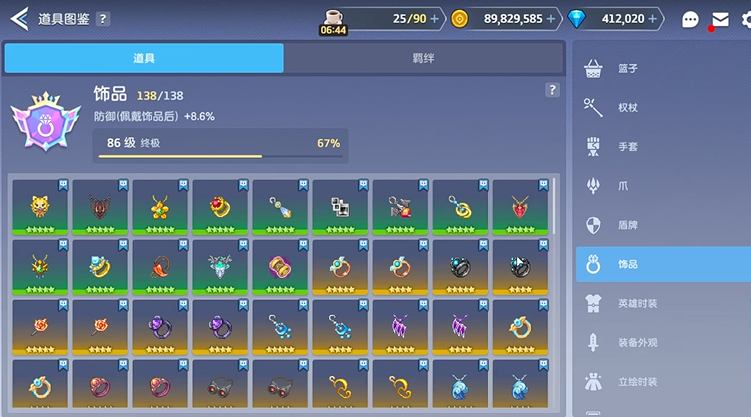Switch to the 羁绊 tab
This screenshot has height=417, width=751.
tap(424, 58)
